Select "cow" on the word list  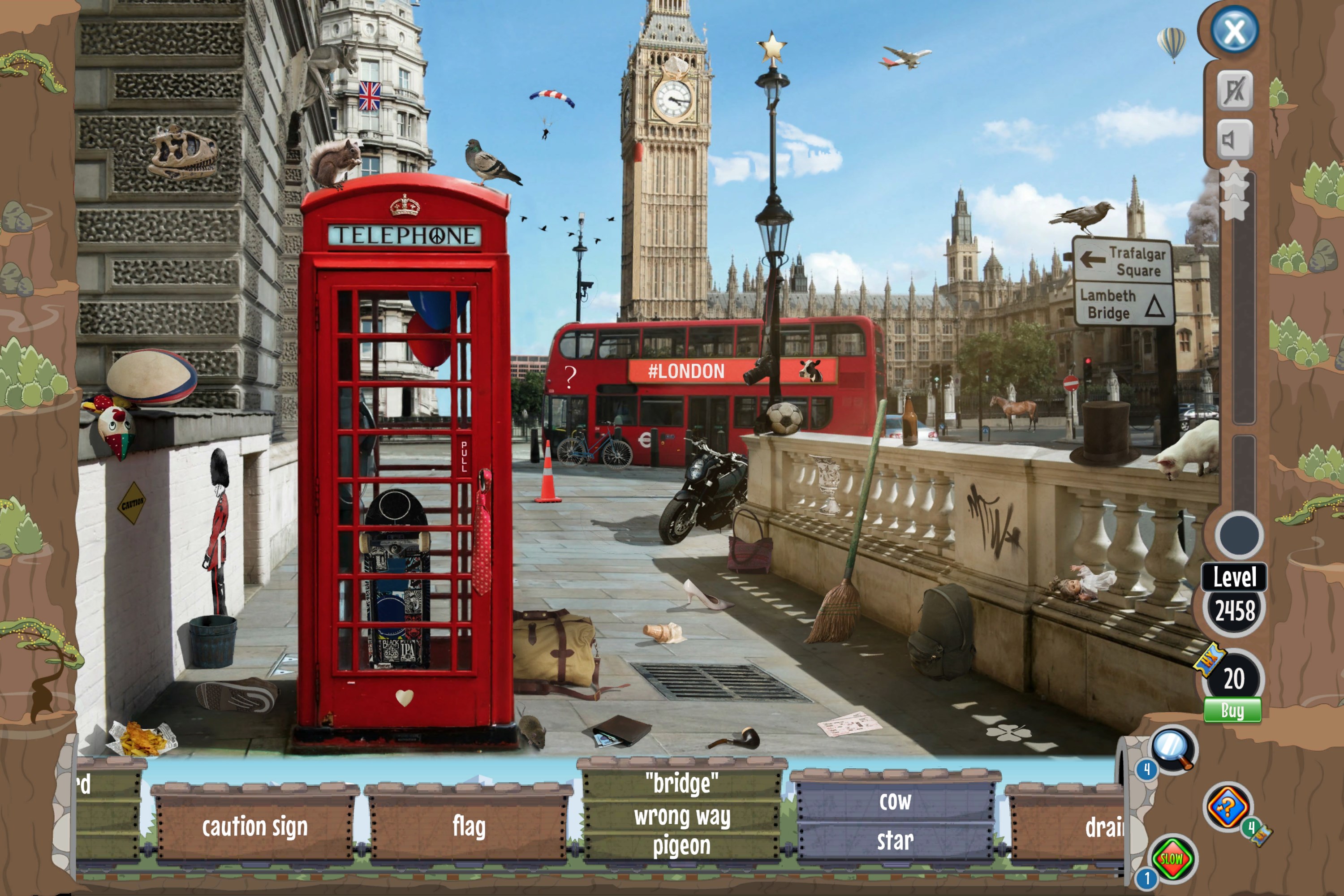[895, 802]
